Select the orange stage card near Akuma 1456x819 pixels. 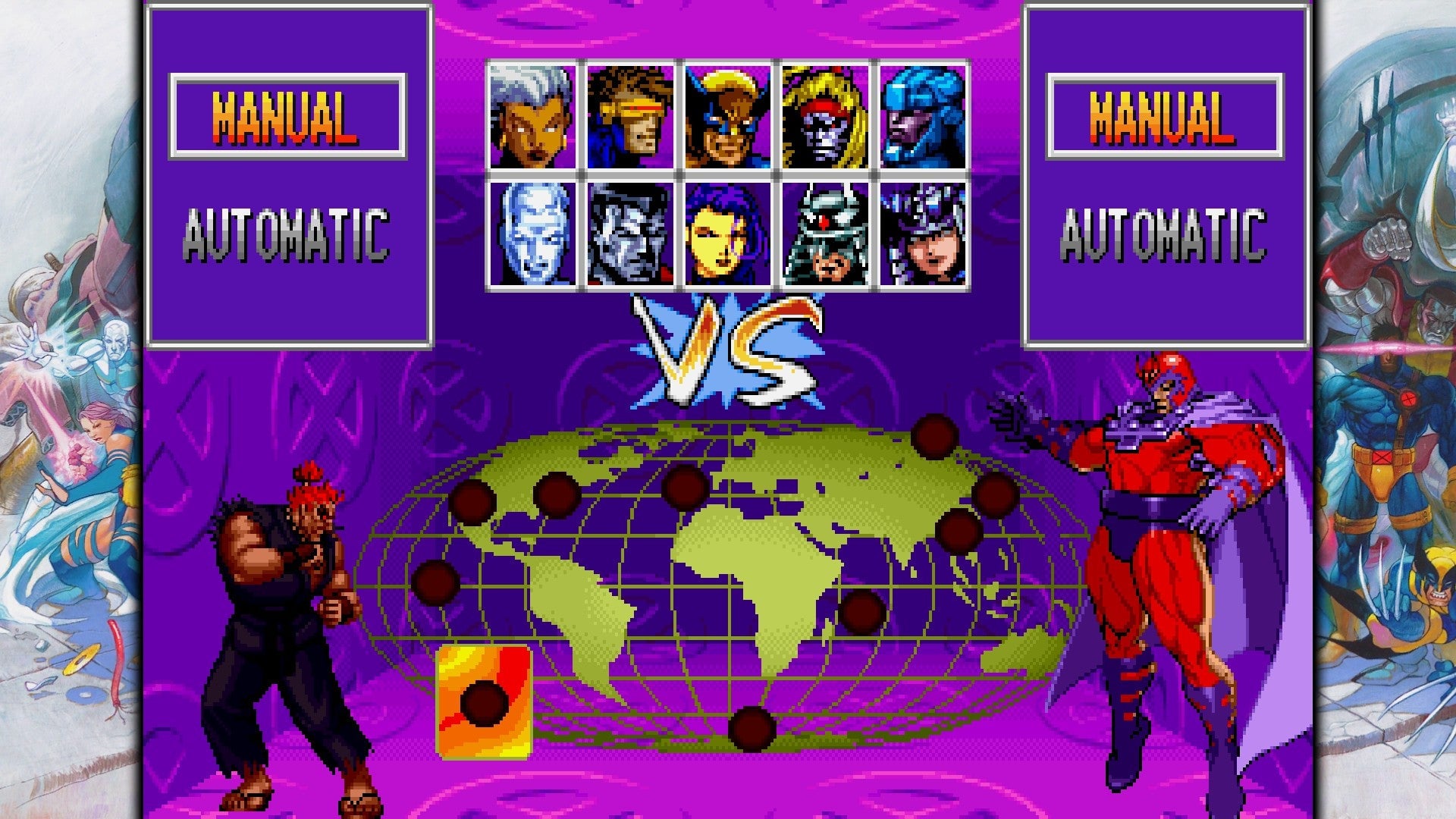[x=483, y=701]
